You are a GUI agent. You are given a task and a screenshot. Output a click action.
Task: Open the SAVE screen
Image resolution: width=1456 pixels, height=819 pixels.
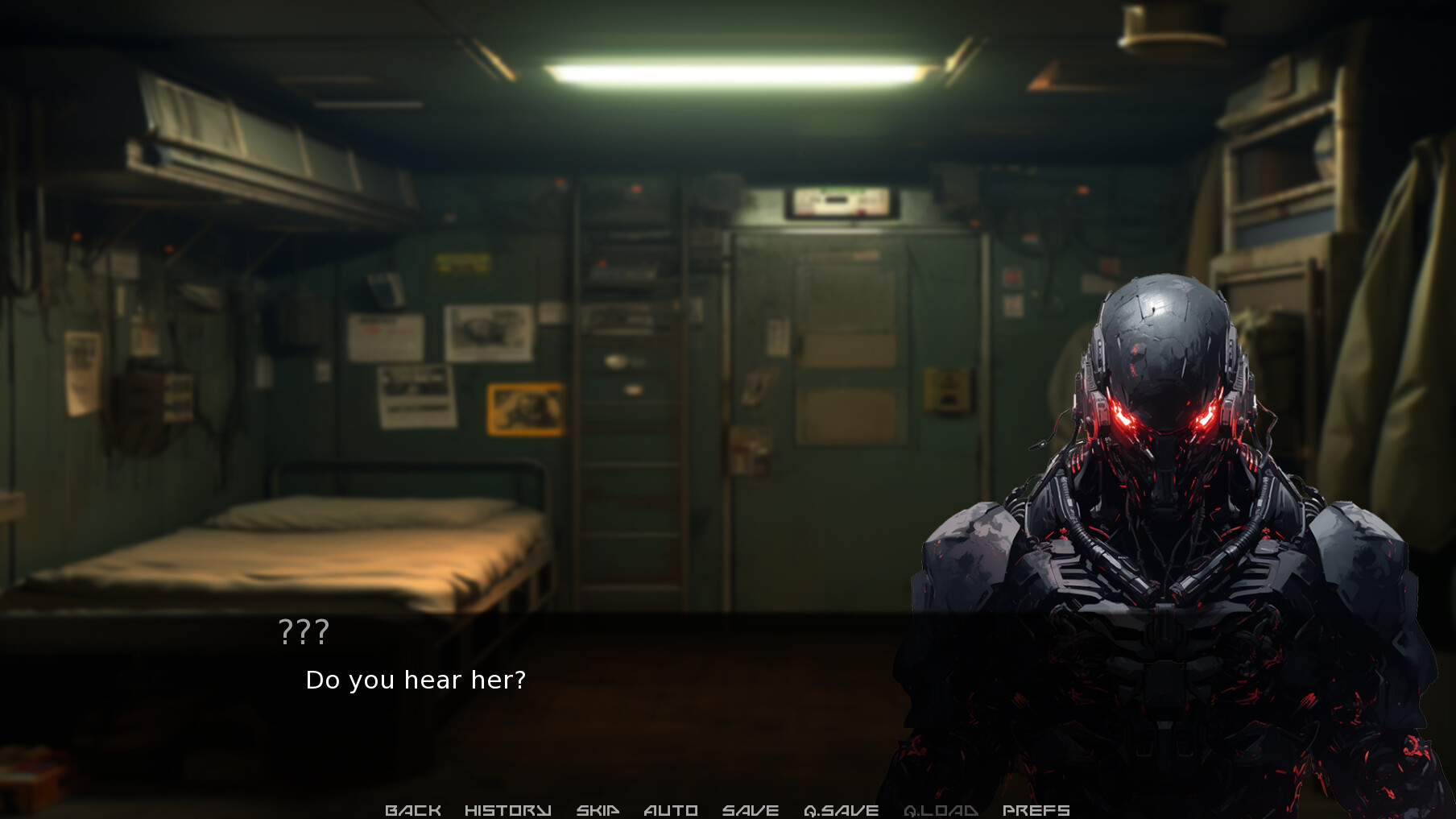tap(751, 809)
